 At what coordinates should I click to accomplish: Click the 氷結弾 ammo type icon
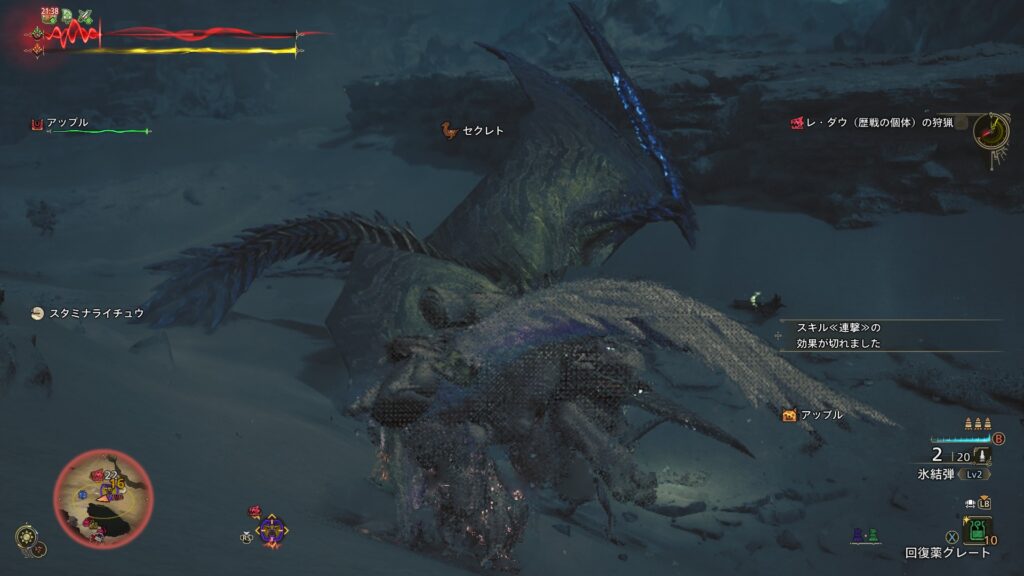982,456
